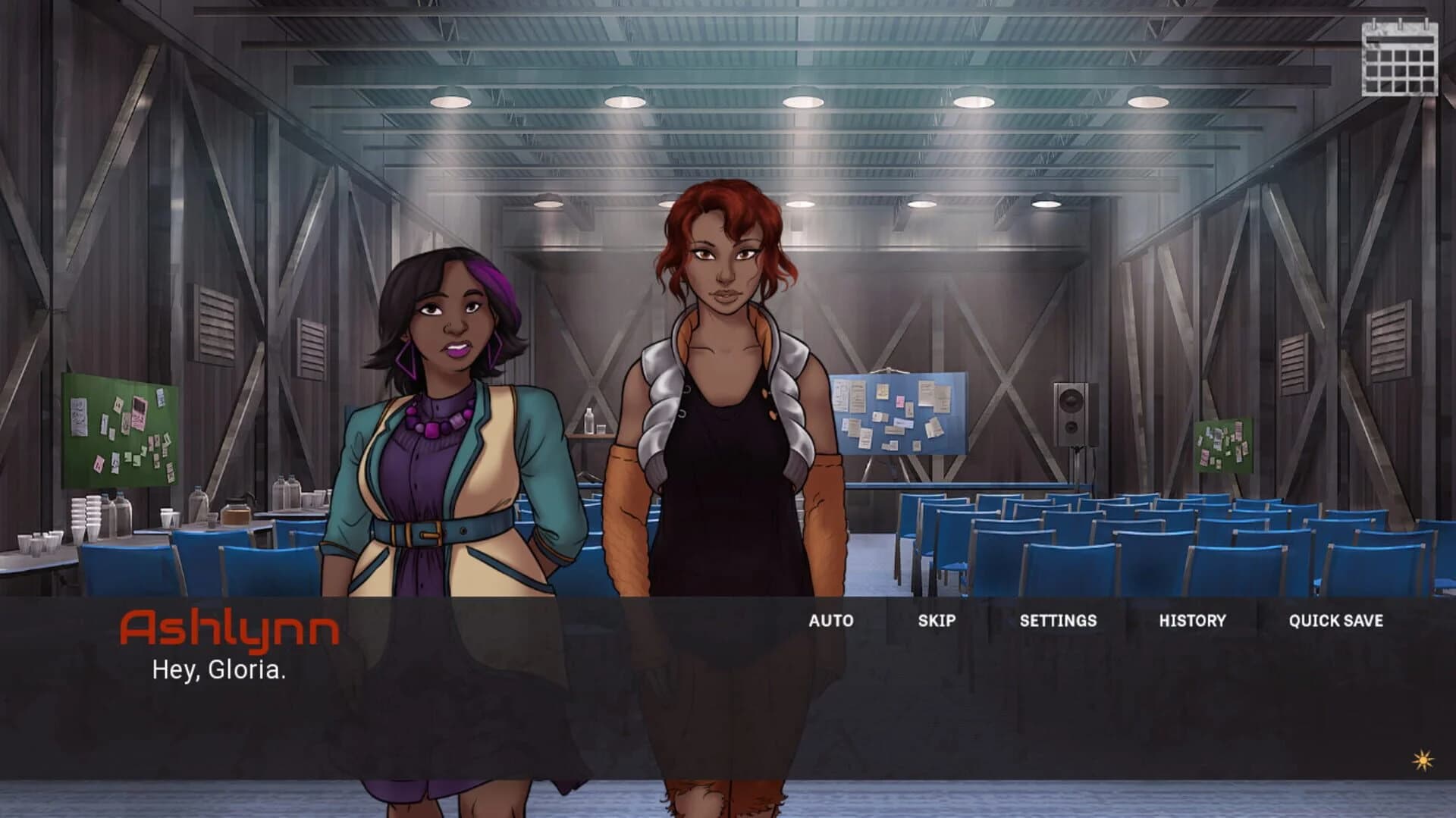The height and width of the screenshot is (818, 1456).
Task: Toggle Auto play mode
Action: 831,620
